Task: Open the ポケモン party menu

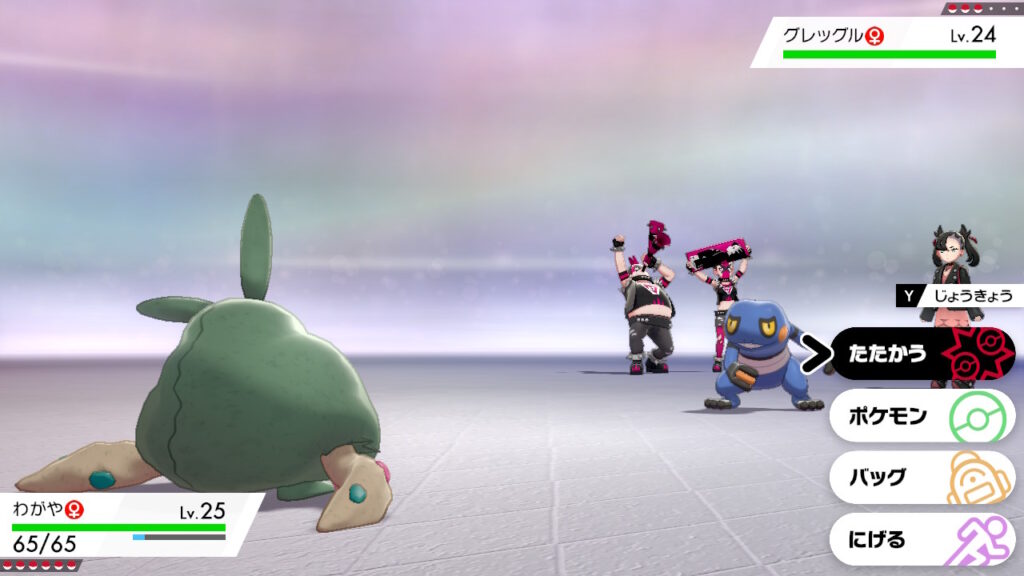Action: 920,416
